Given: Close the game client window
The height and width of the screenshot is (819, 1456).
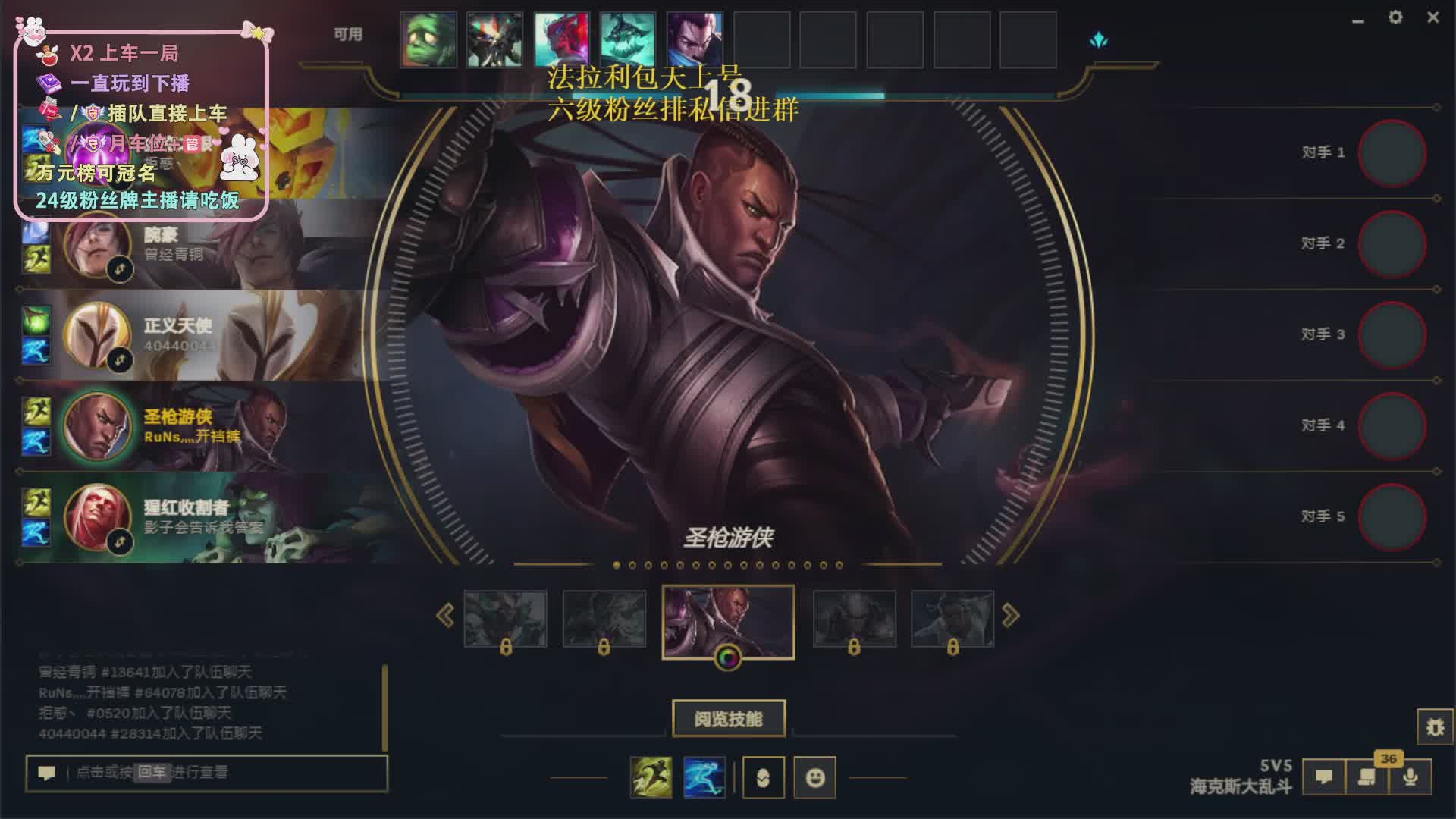Looking at the screenshot, I should (x=1432, y=17).
